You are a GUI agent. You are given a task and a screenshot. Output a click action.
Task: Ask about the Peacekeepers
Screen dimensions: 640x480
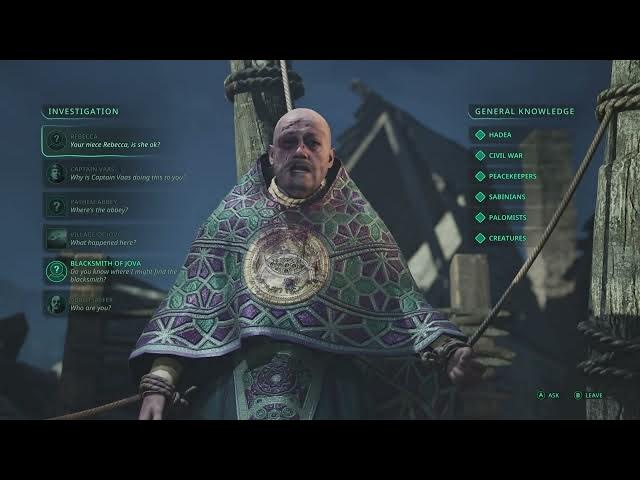tap(514, 176)
